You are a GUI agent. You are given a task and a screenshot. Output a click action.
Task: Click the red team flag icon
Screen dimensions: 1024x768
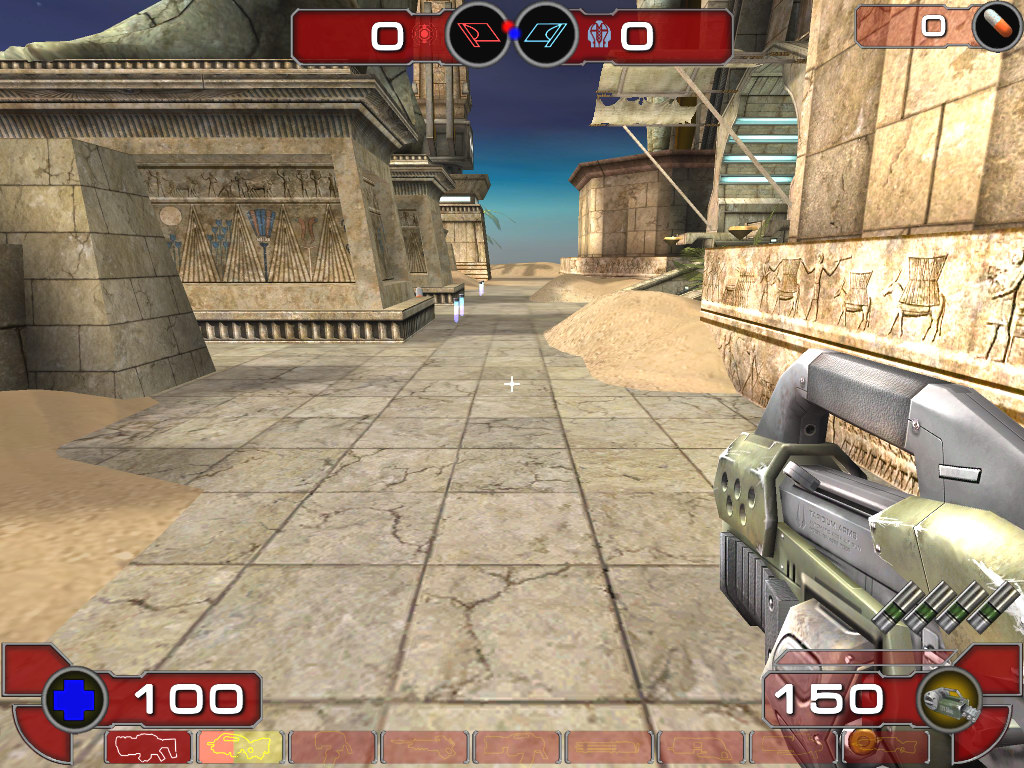(x=477, y=36)
